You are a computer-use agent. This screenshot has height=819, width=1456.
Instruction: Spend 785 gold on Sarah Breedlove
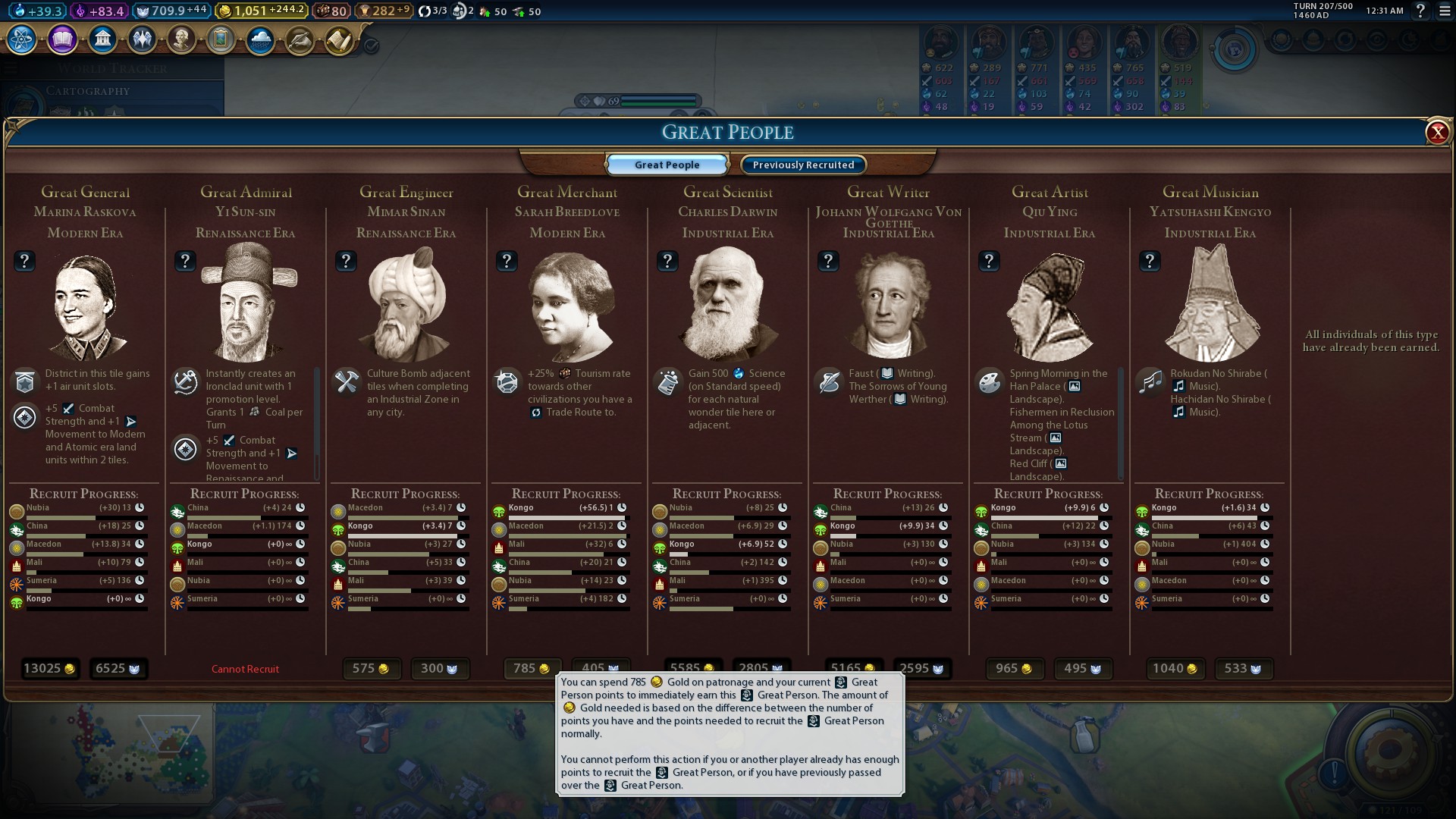tap(532, 668)
